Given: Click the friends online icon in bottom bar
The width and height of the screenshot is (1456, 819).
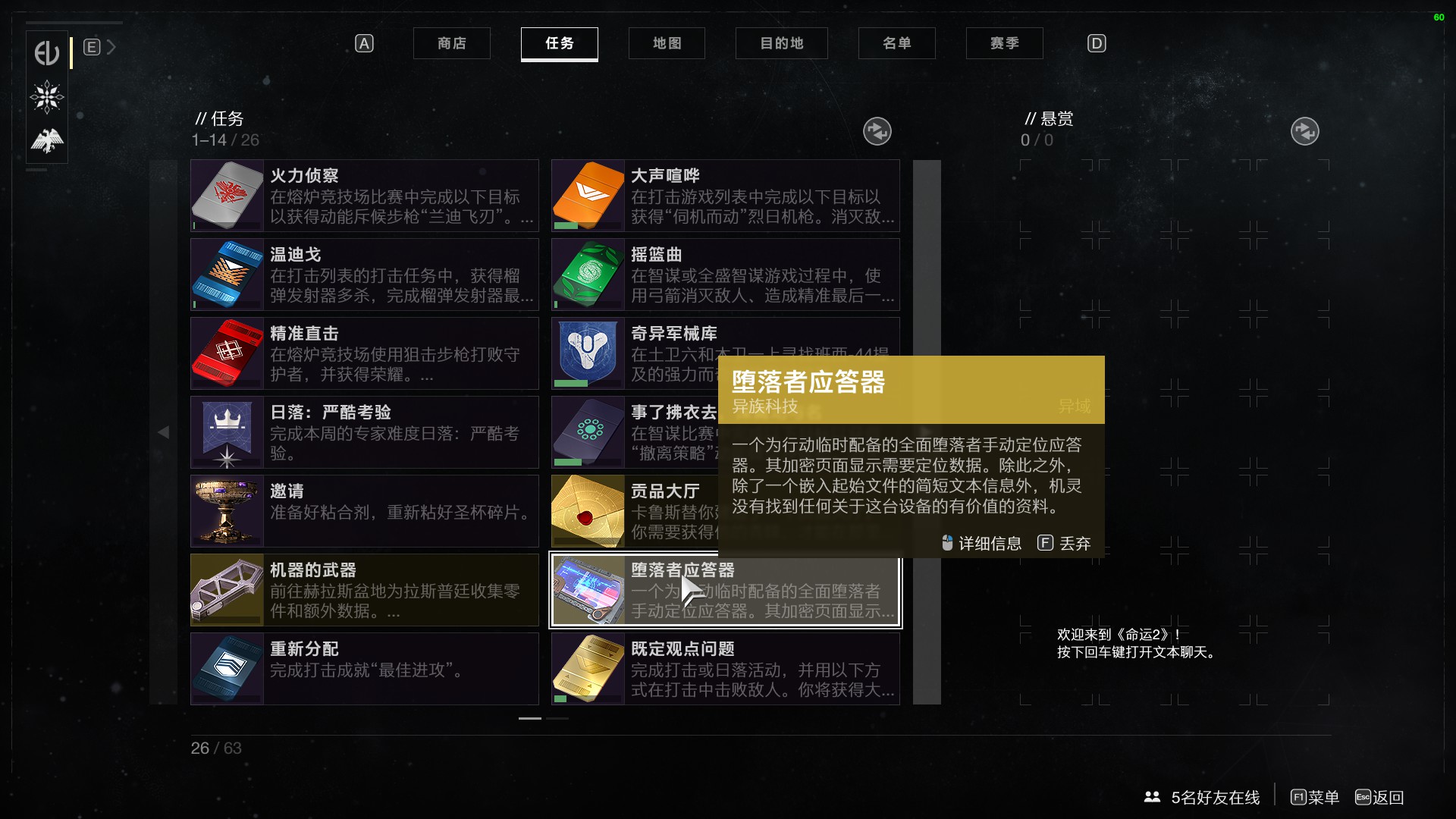Looking at the screenshot, I should pyautogui.click(x=1152, y=798).
